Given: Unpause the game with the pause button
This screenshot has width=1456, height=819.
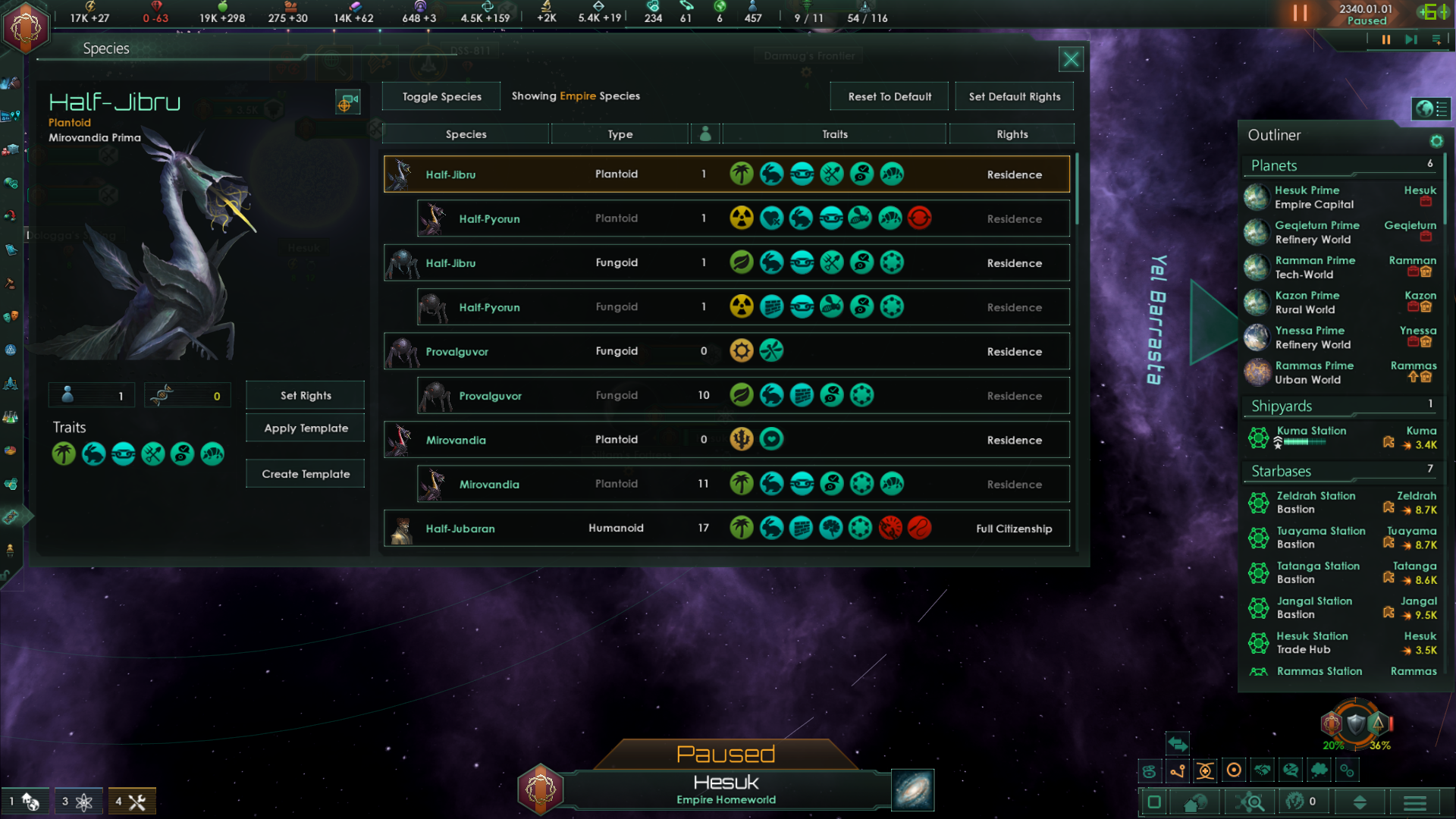Looking at the screenshot, I should point(1386,39).
